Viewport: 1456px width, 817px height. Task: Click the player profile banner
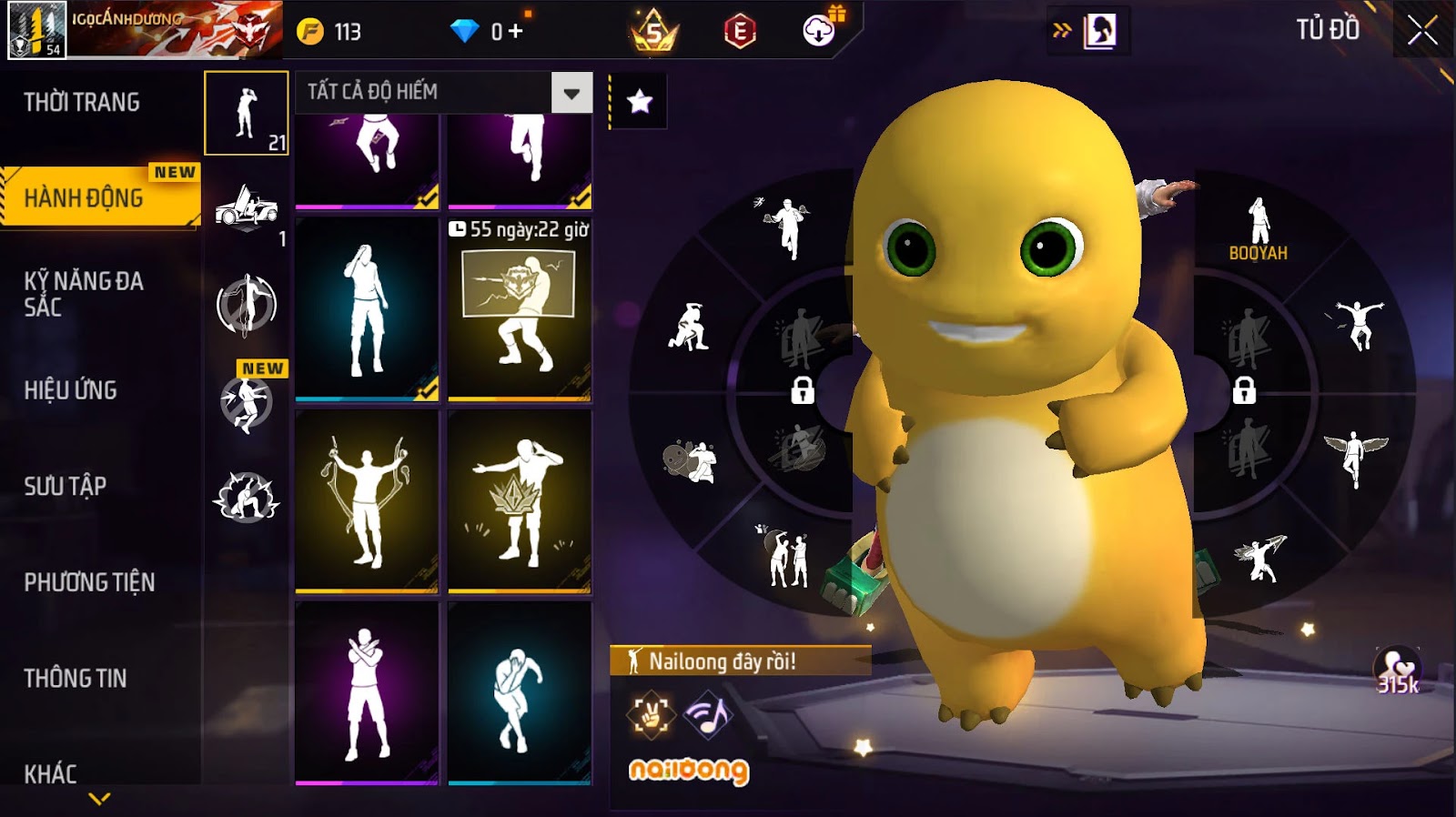[x=145, y=30]
